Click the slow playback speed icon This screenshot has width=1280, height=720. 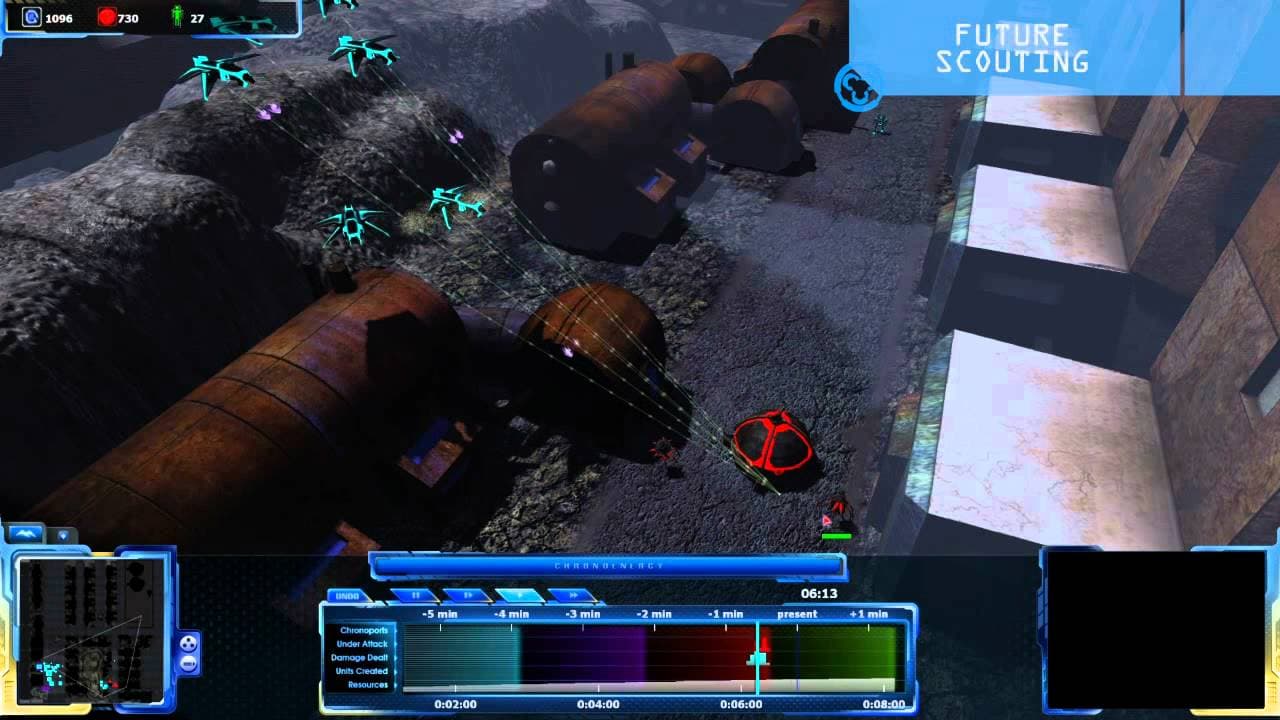pyautogui.click(x=468, y=594)
